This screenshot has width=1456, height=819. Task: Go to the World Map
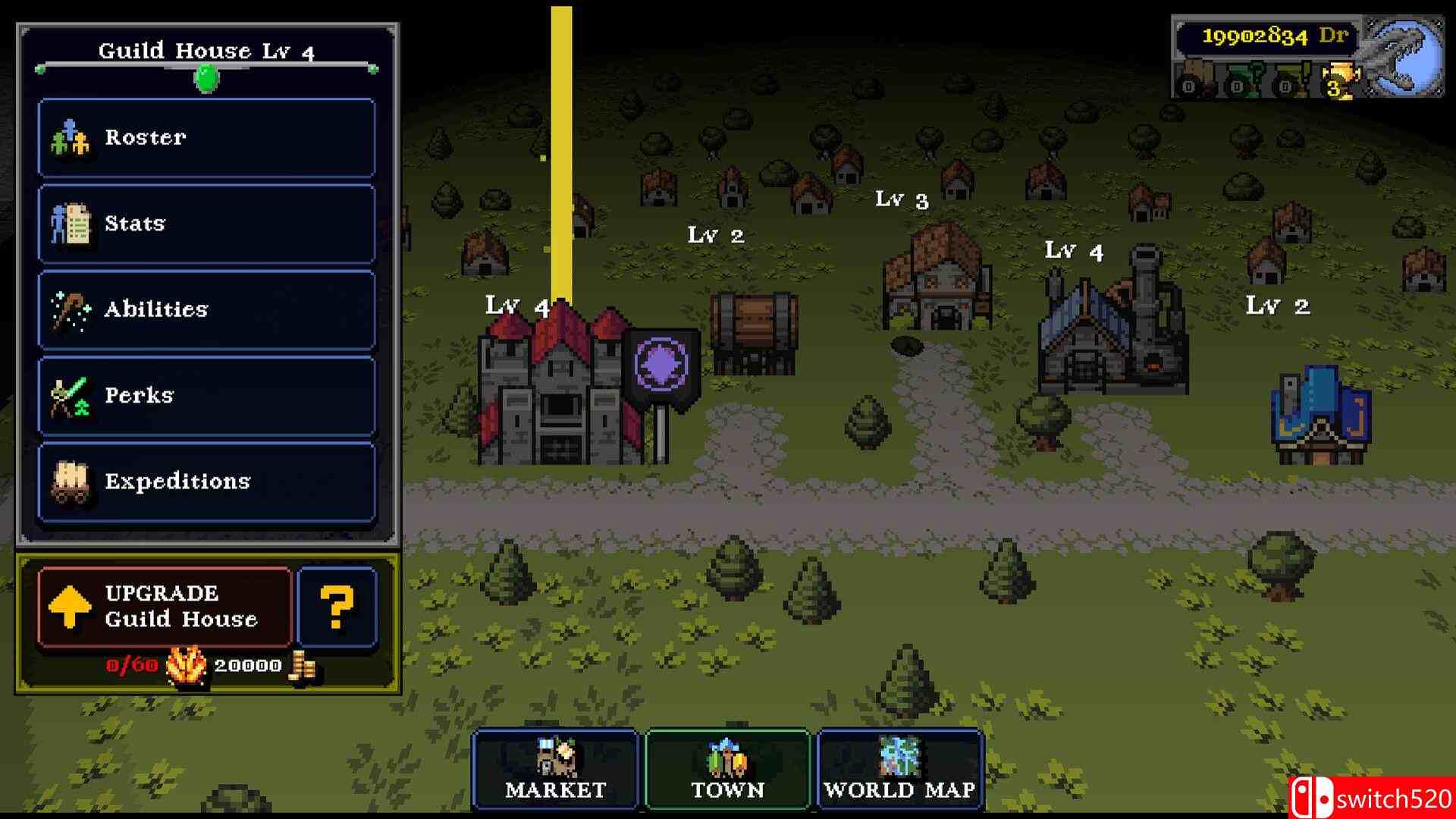(x=899, y=769)
